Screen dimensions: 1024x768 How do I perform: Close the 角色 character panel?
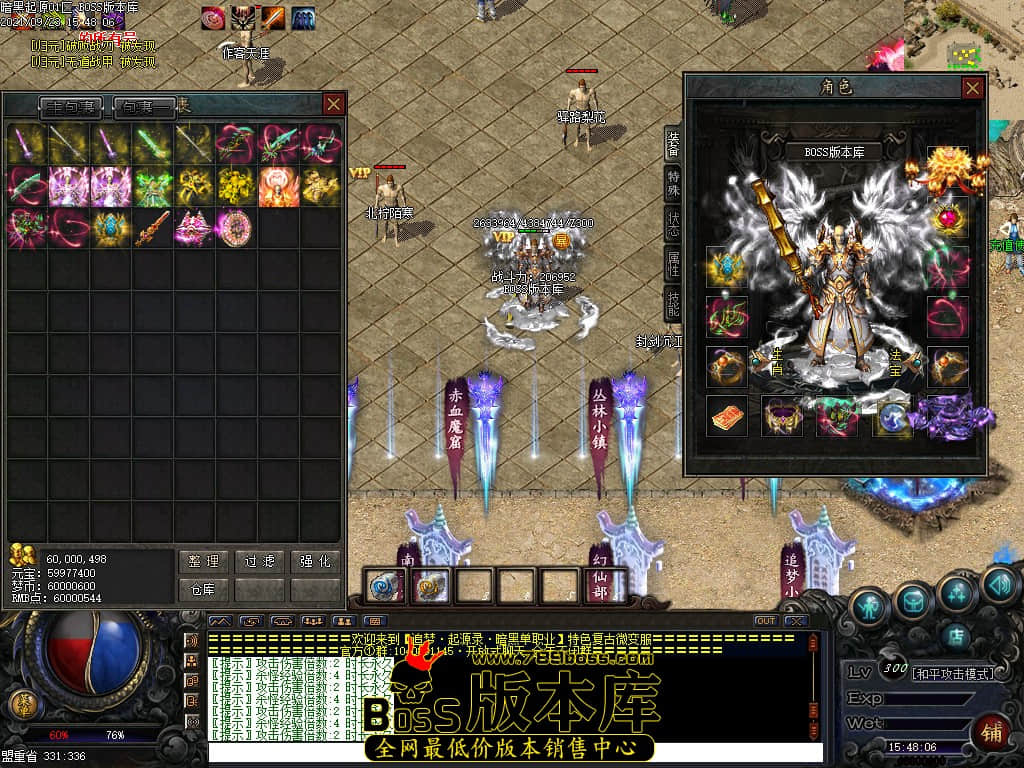point(972,88)
